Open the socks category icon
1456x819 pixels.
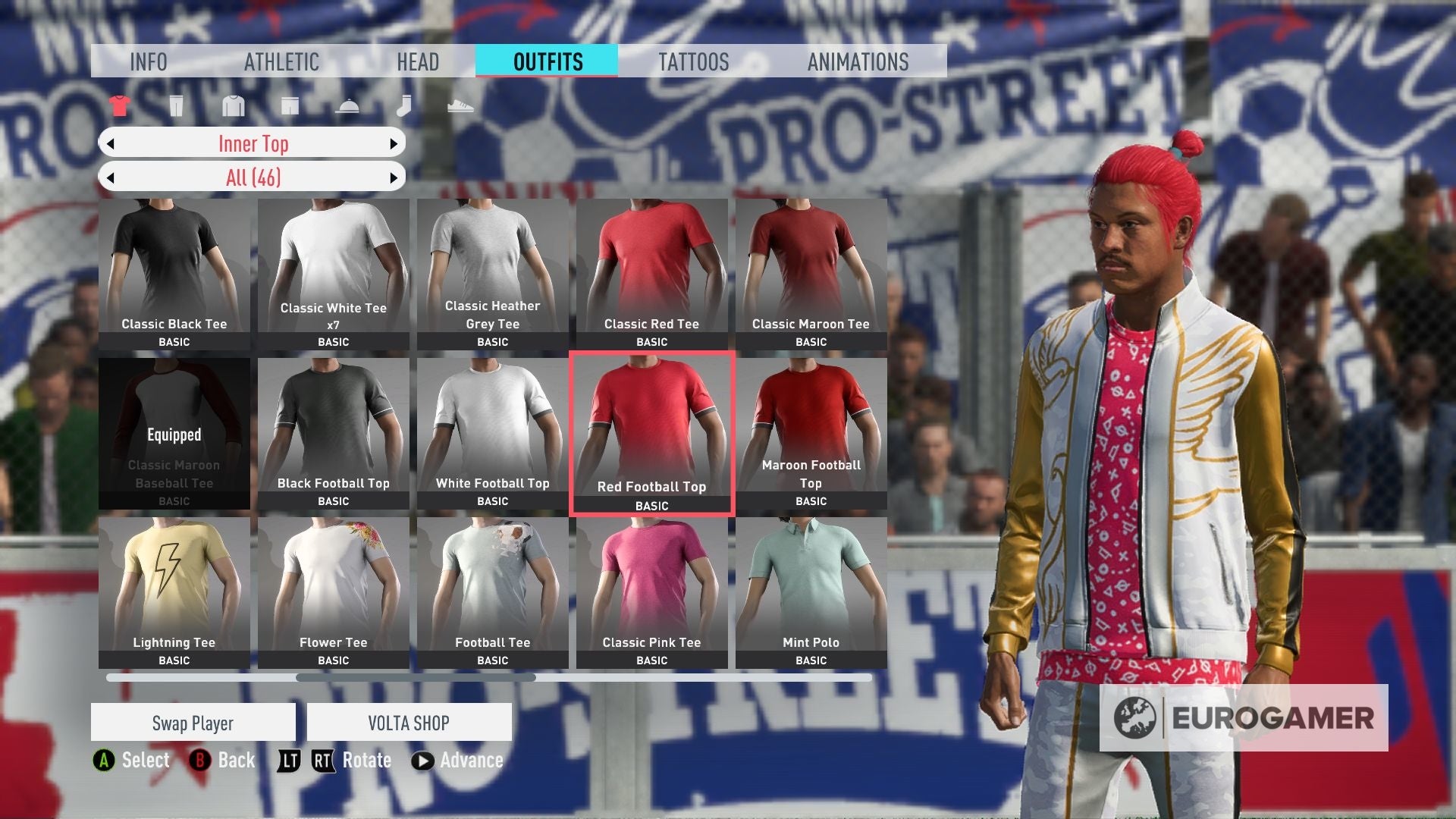click(404, 106)
